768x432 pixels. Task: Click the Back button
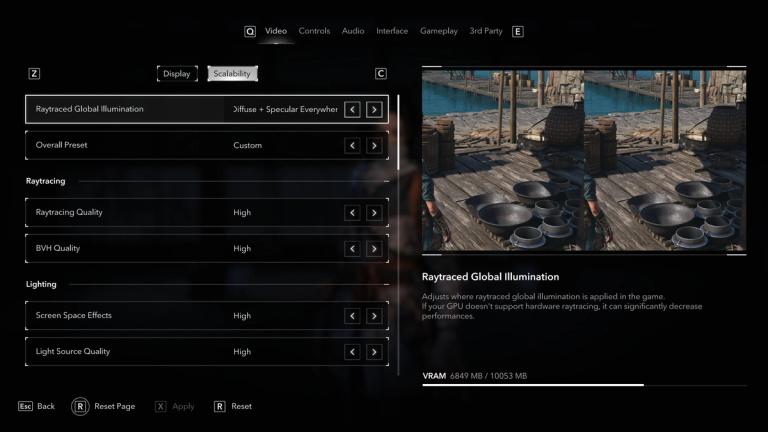click(37, 407)
